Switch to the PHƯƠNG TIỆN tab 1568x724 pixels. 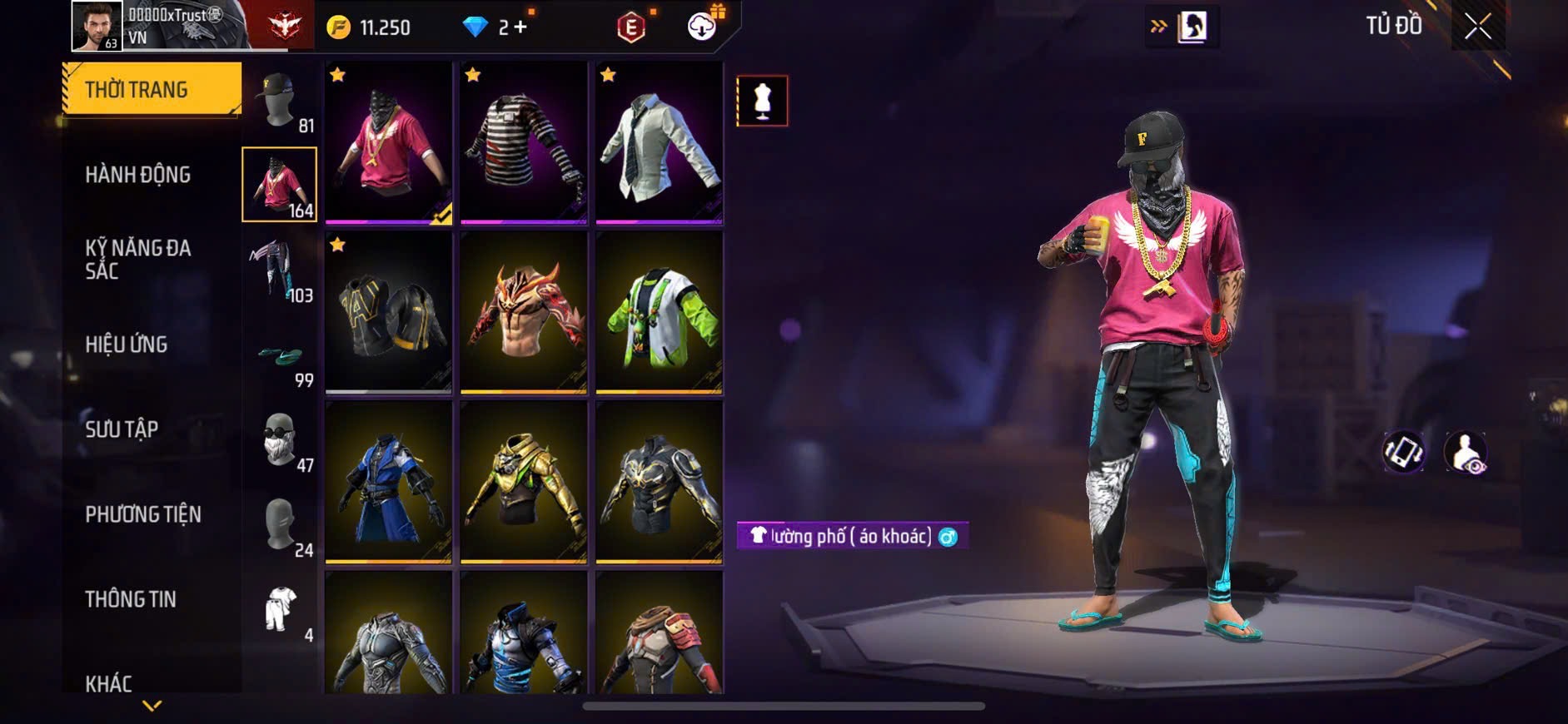click(x=143, y=514)
